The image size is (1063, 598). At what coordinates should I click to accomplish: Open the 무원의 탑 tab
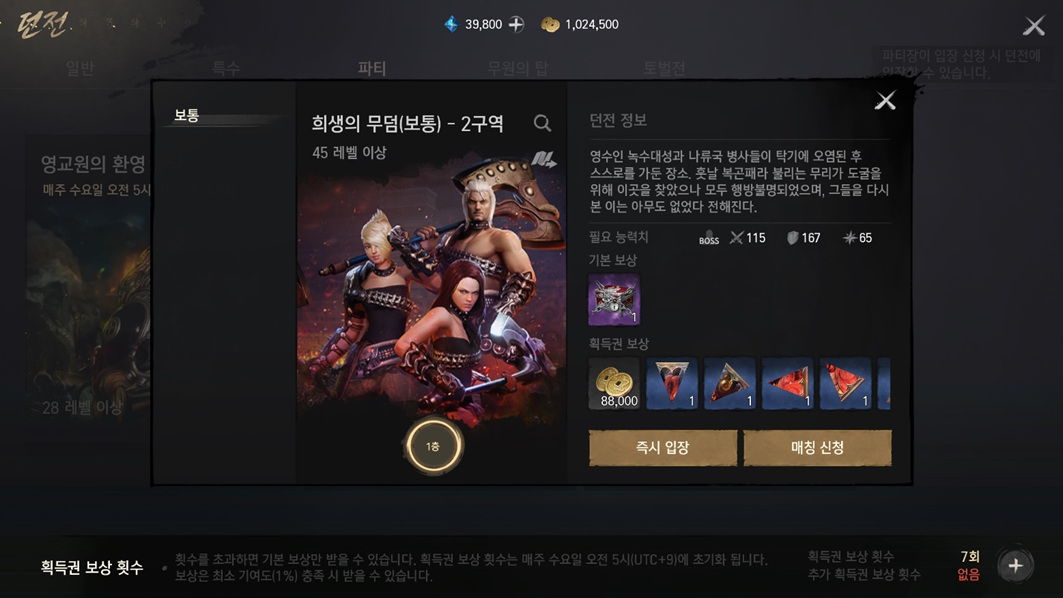click(517, 68)
